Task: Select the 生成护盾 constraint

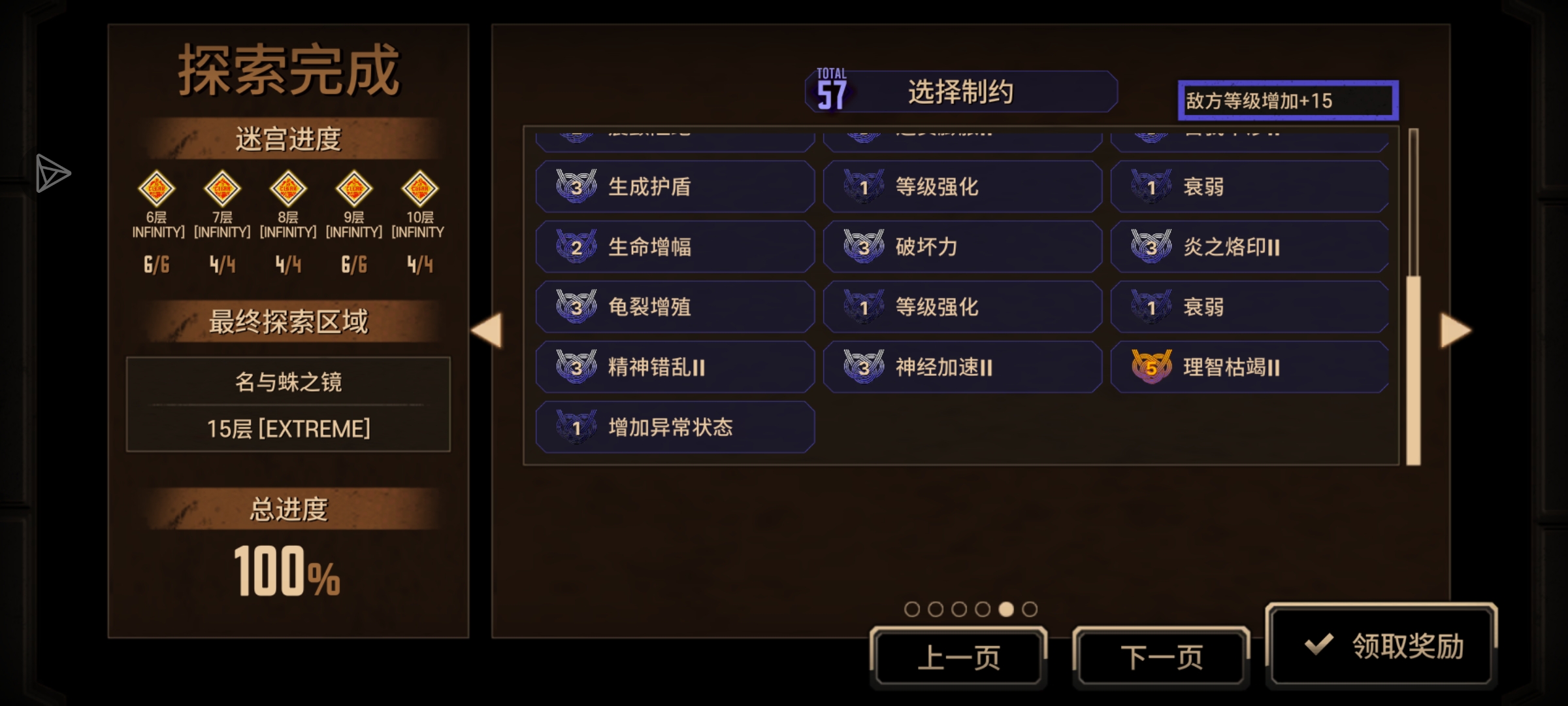Action: (x=675, y=187)
